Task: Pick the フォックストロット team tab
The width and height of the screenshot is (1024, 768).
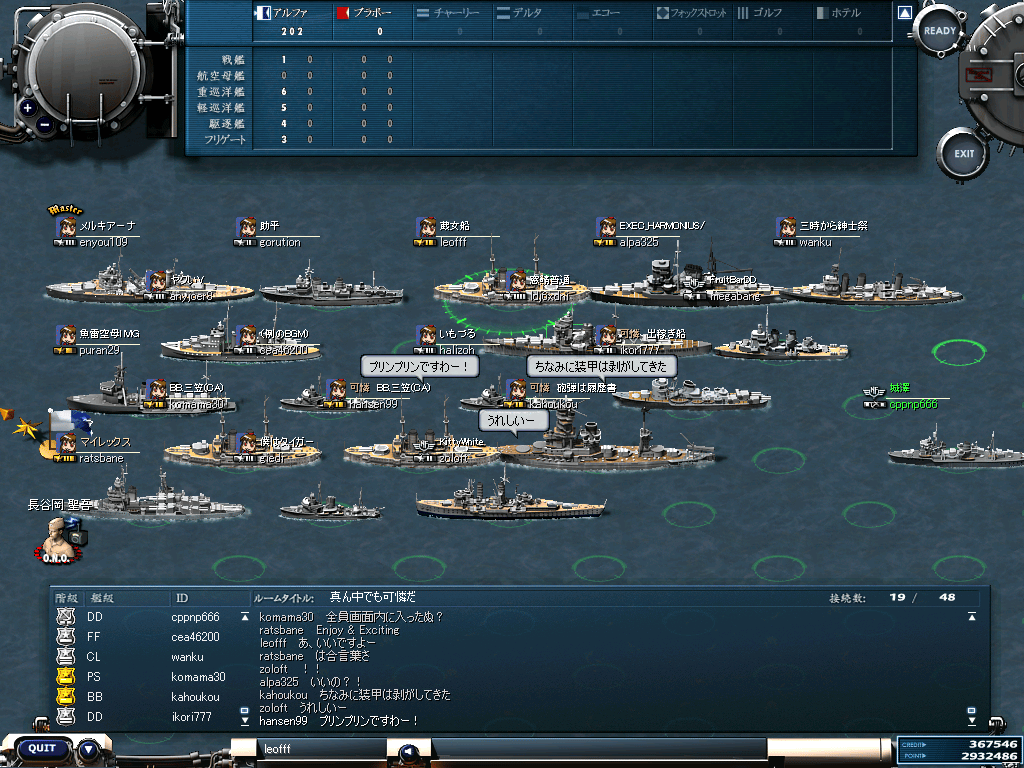Action: pos(692,14)
